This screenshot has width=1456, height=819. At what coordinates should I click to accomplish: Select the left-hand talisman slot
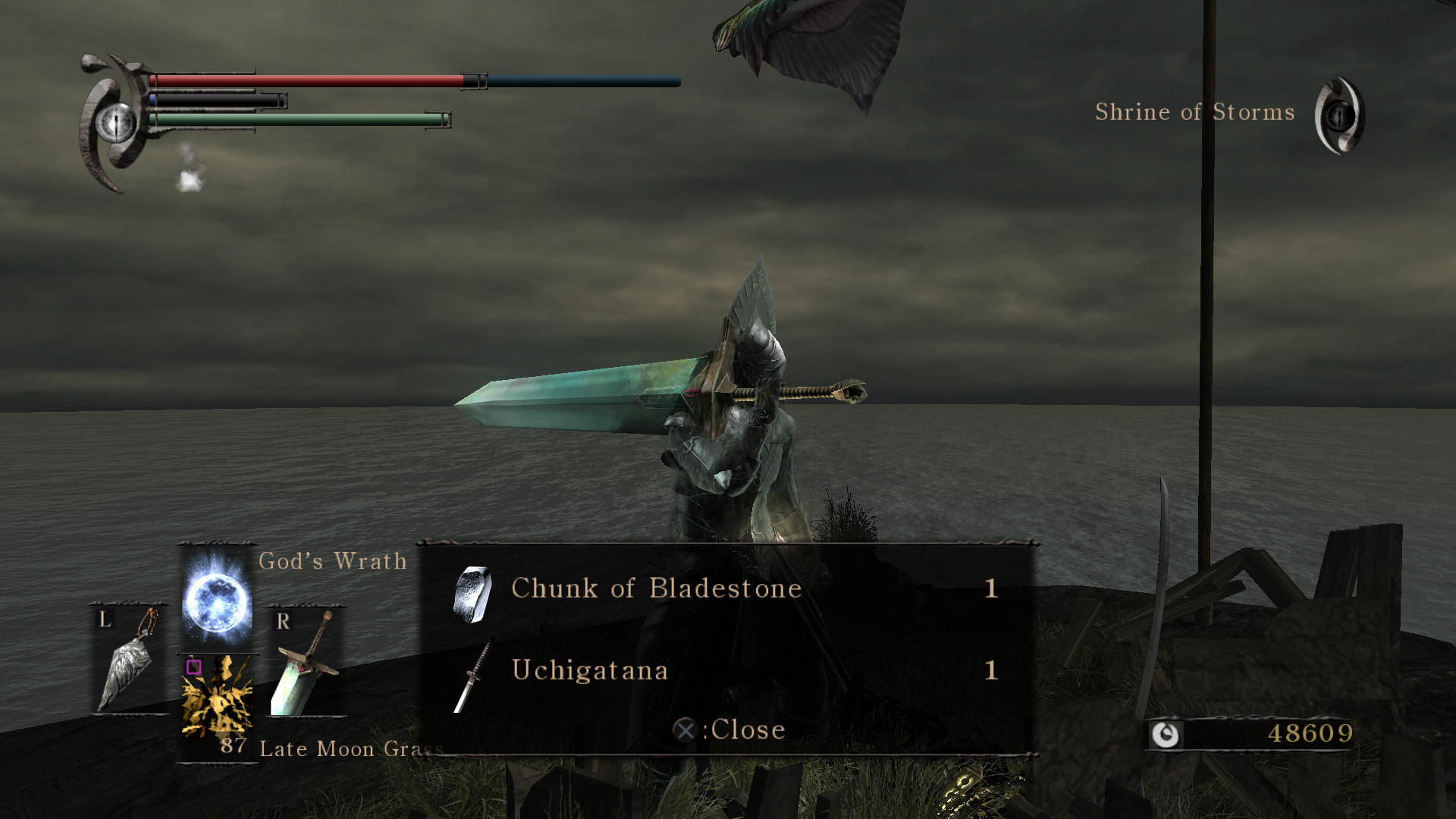coord(130,661)
